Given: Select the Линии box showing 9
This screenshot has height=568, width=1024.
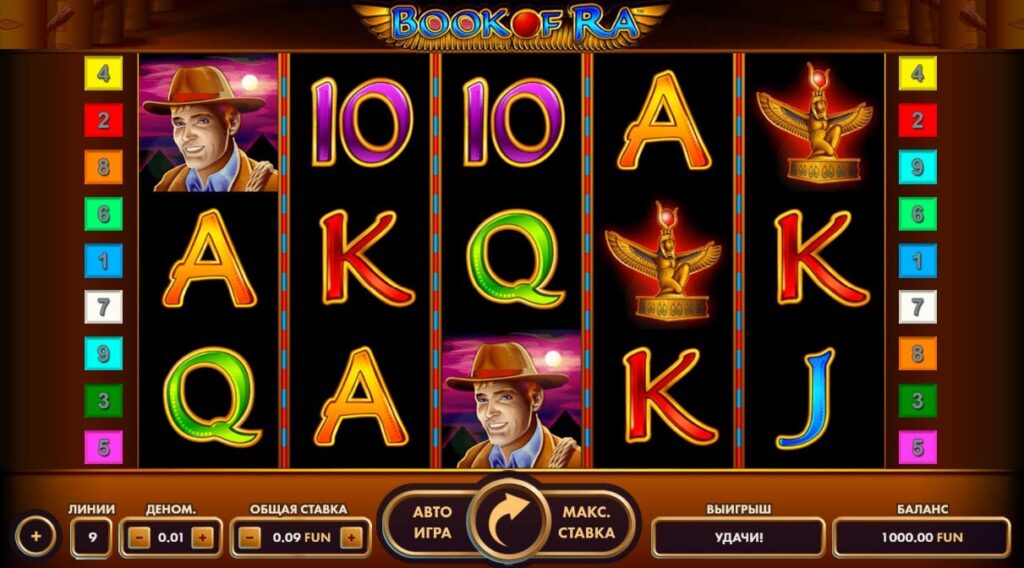Looking at the screenshot, I should pyautogui.click(x=92, y=538).
